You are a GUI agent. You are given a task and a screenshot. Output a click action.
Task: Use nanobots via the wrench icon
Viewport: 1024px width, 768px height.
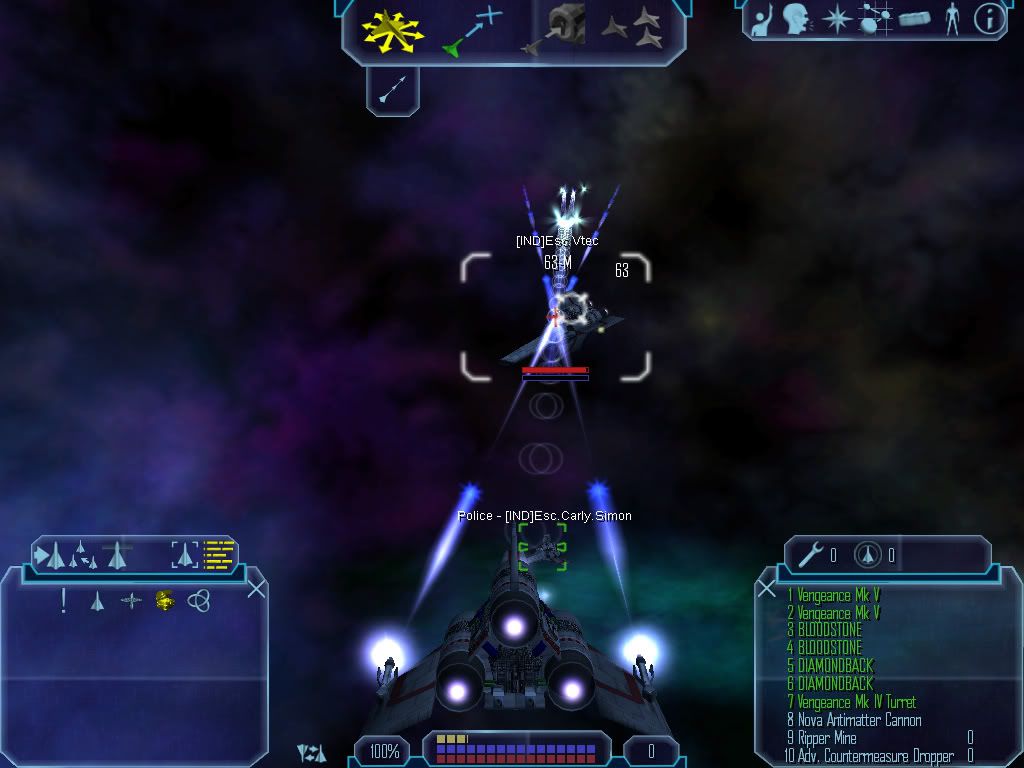[x=810, y=555]
